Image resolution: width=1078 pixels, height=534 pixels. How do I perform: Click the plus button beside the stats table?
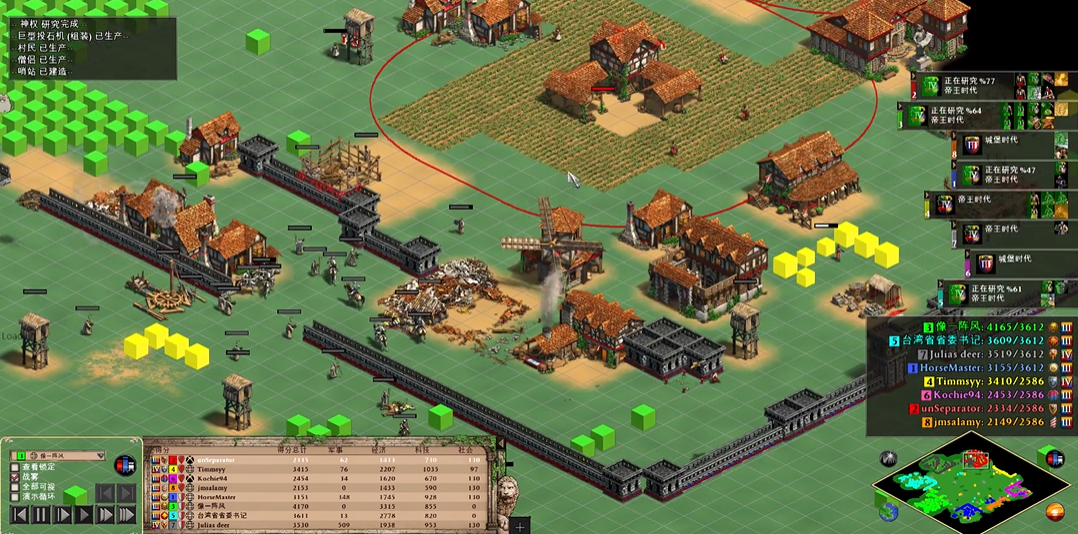tap(519, 525)
